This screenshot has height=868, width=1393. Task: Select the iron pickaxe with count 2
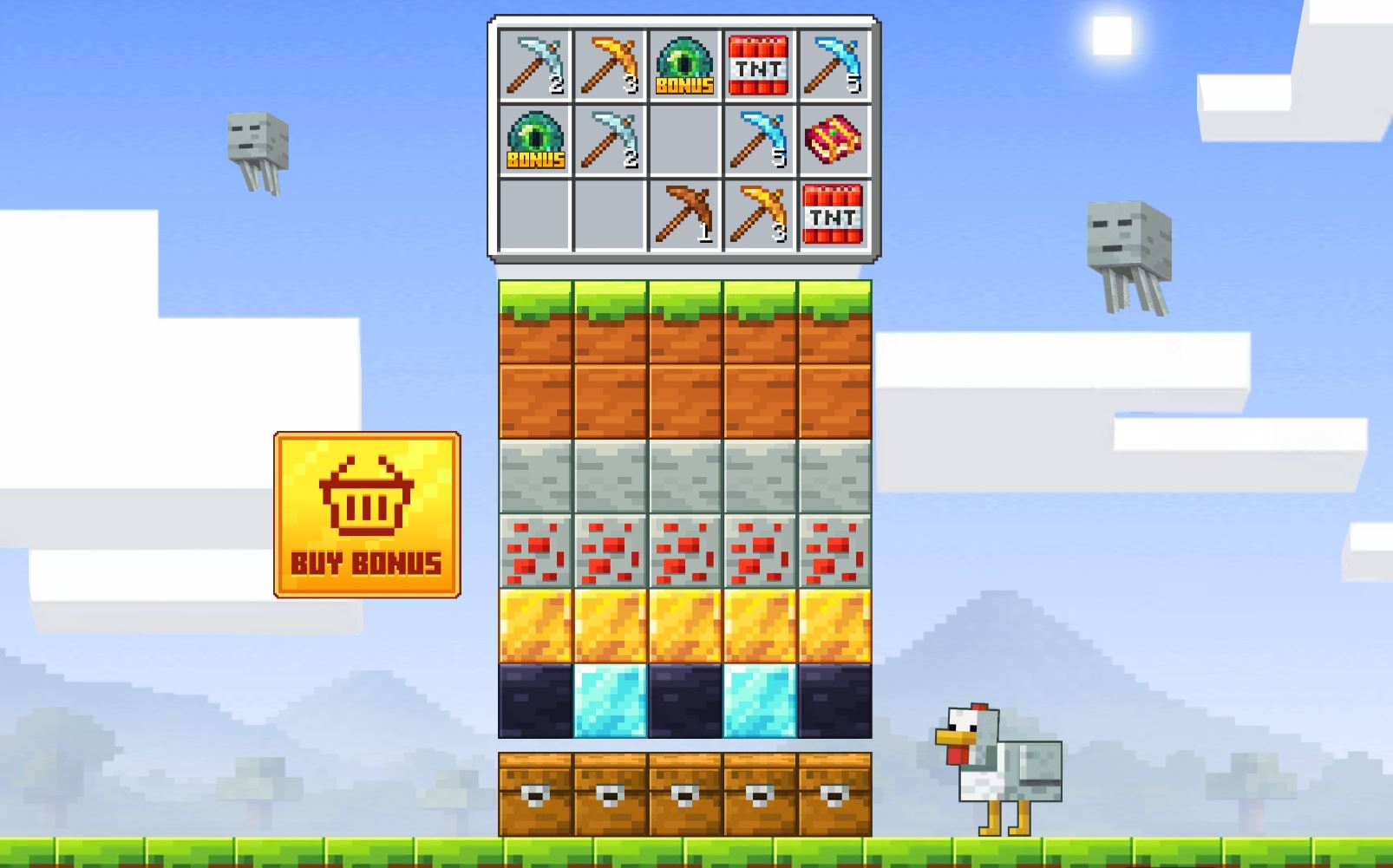[x=535, y=61]
